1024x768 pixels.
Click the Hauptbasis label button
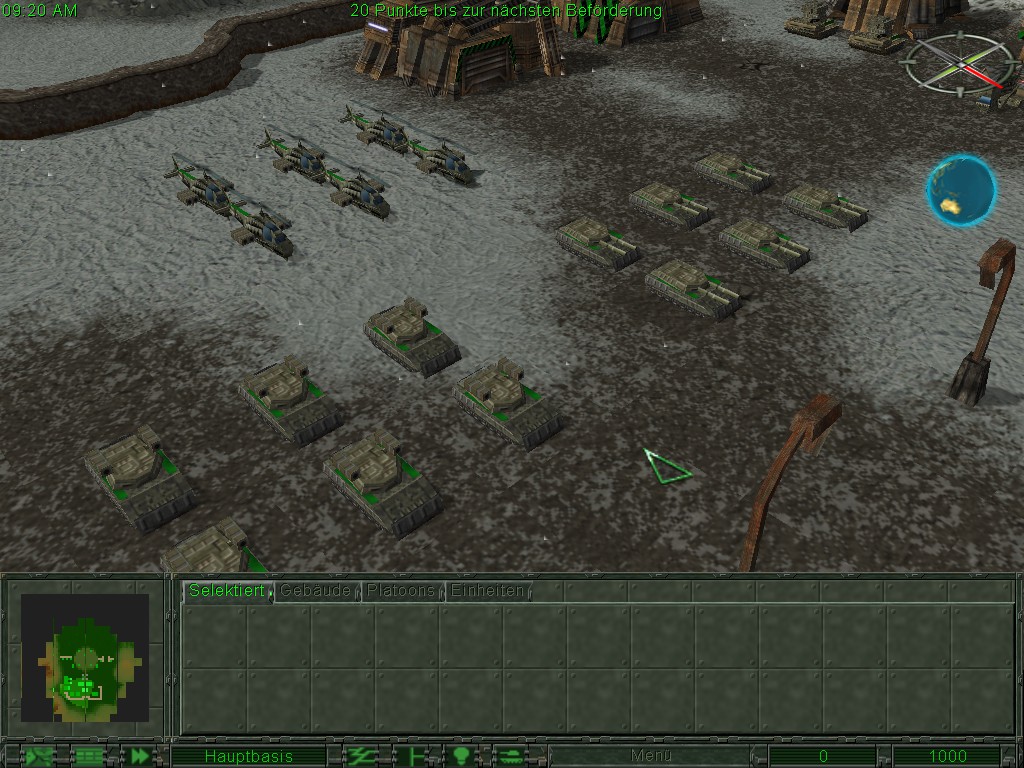click(x=248, y=756)
